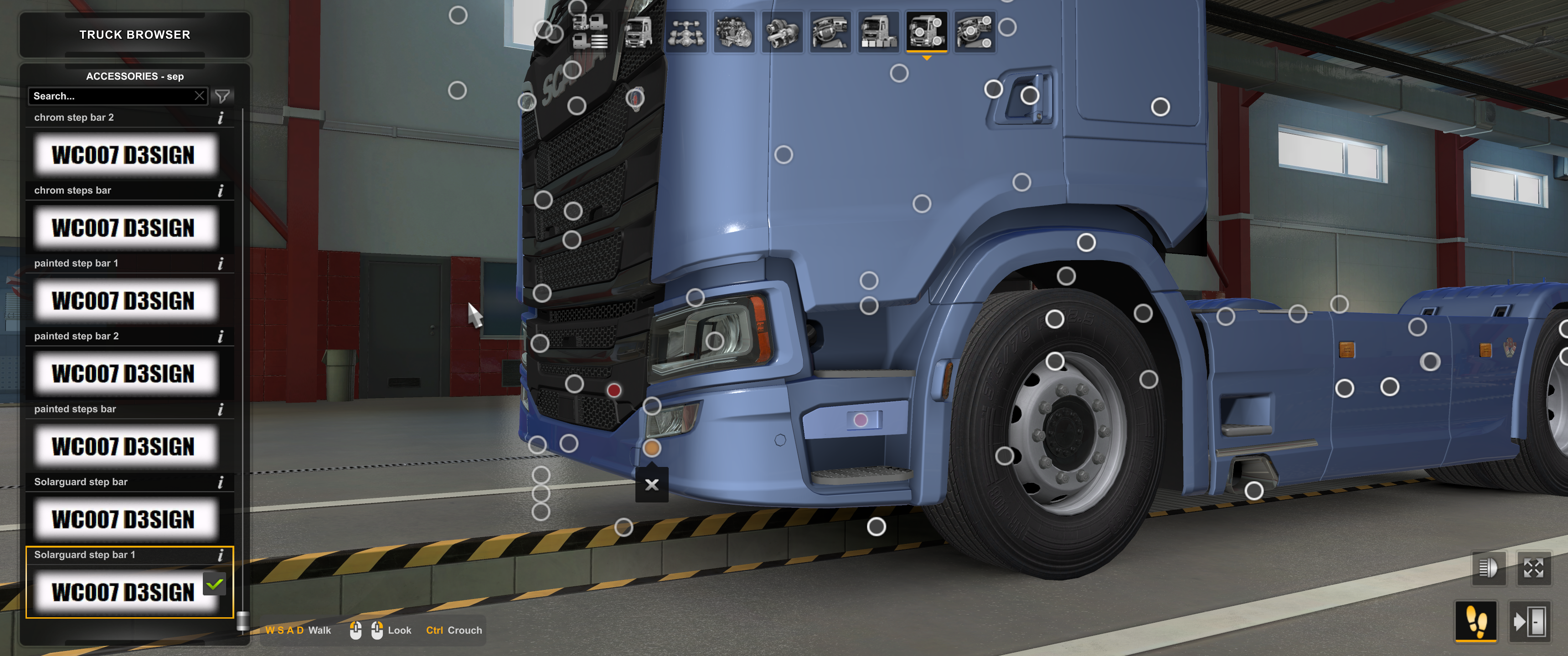Exit the garage via door icon
The width and height of the screenshot is (1568, 656).
pyautogui.click(x=1529, y=621)
